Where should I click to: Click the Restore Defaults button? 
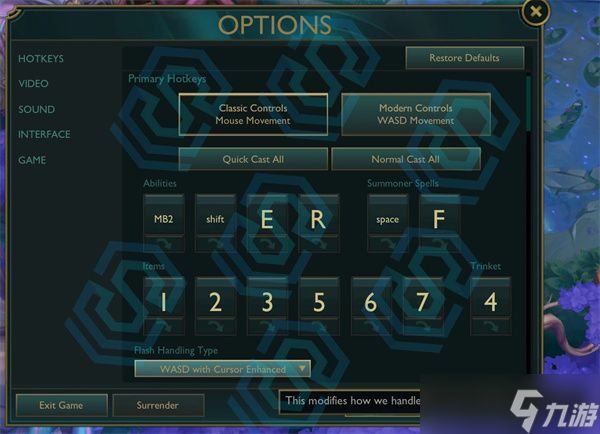tap(464, 58)
